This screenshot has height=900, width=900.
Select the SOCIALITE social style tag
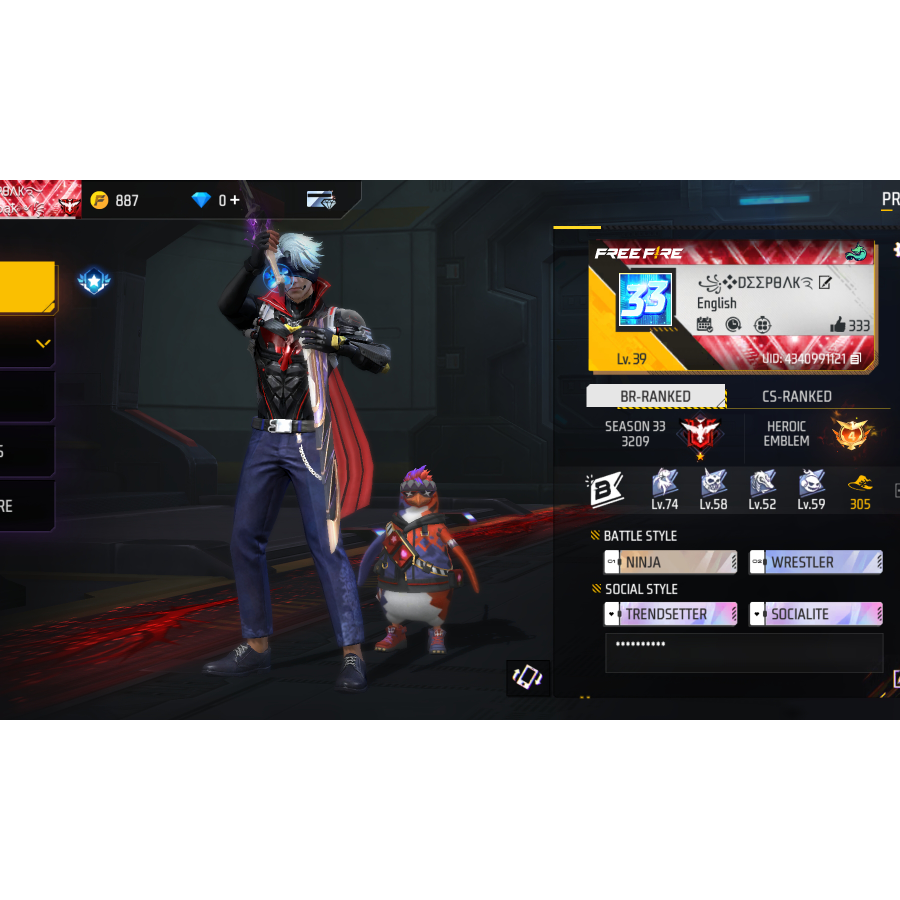(815, 614)
